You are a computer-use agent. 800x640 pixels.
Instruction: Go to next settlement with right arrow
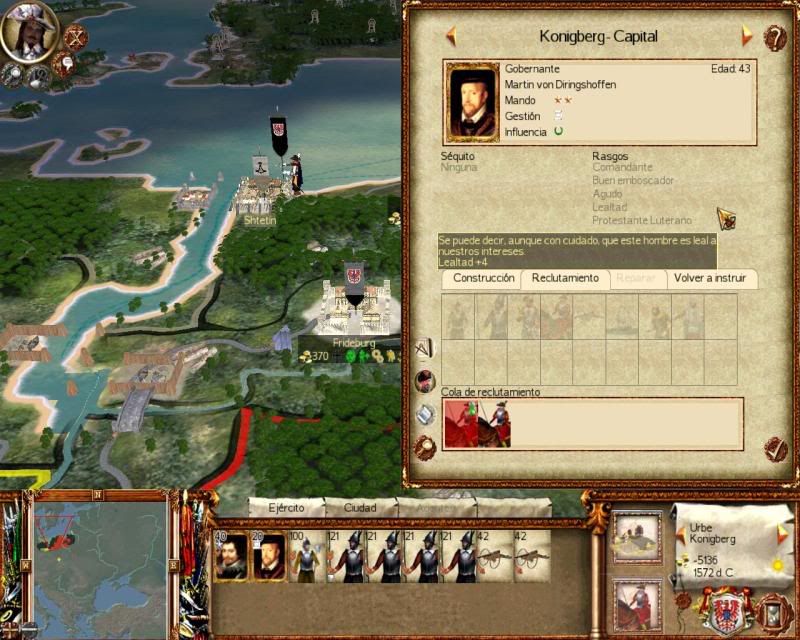(746, 36)
